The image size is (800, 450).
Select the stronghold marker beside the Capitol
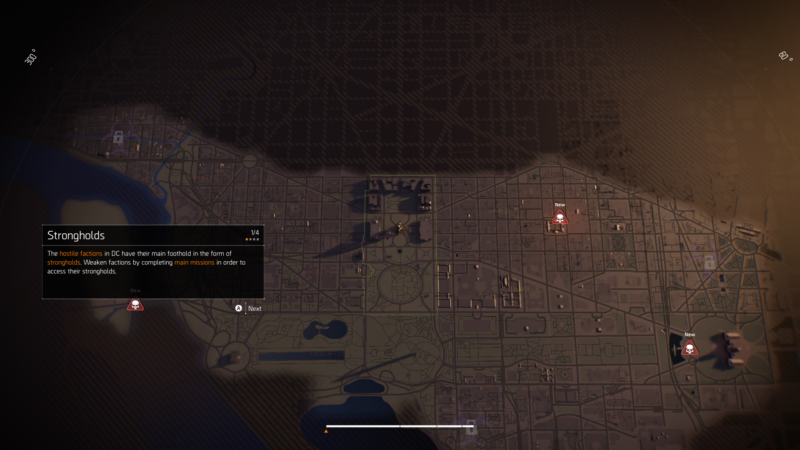[x=689, y=349]
